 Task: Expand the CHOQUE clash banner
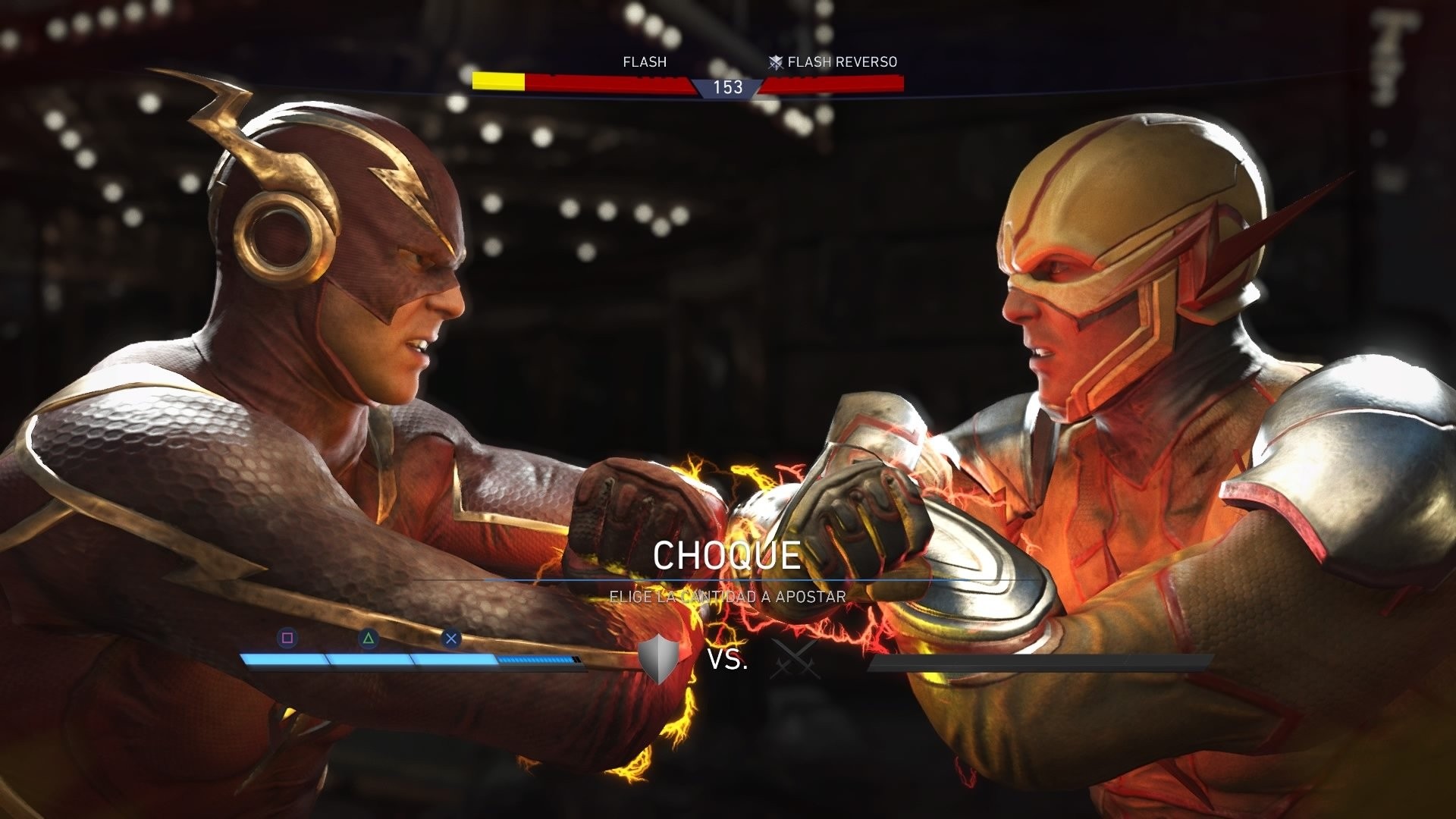tap(728, 554)
